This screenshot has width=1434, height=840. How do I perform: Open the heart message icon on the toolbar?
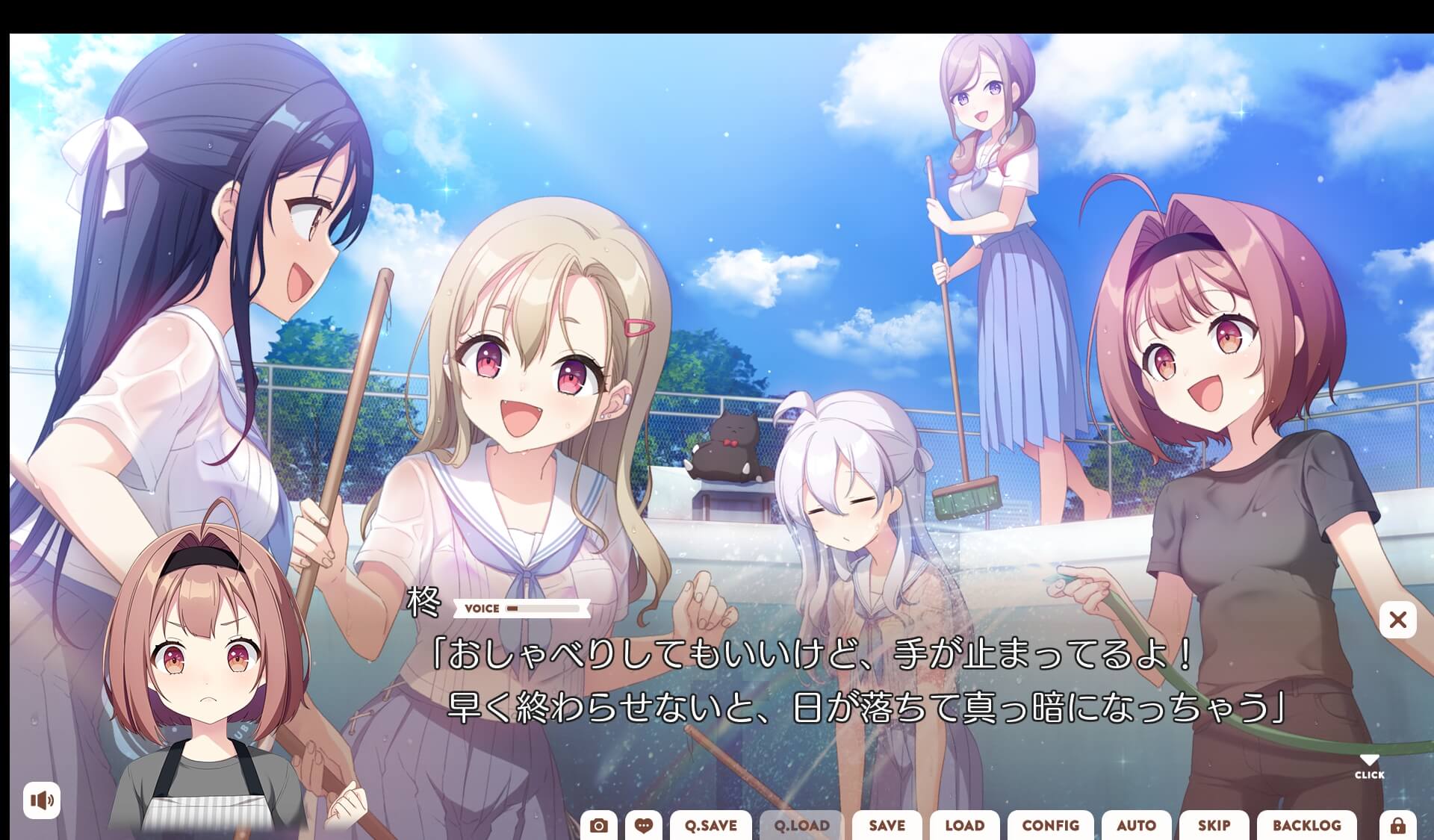click(x=645, y=826)
